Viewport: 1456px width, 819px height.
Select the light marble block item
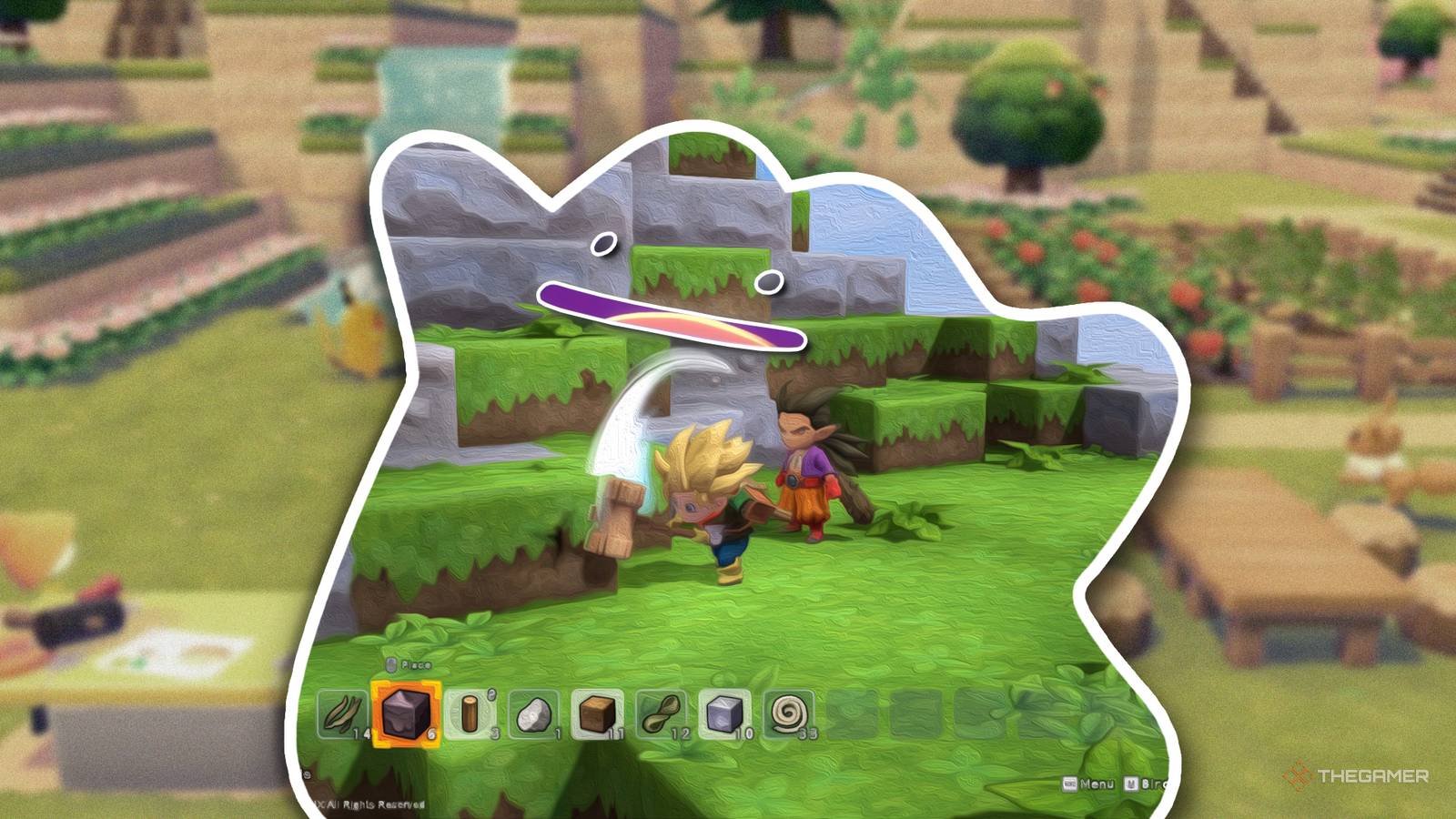pyautogui.click(x=723, y=714)
